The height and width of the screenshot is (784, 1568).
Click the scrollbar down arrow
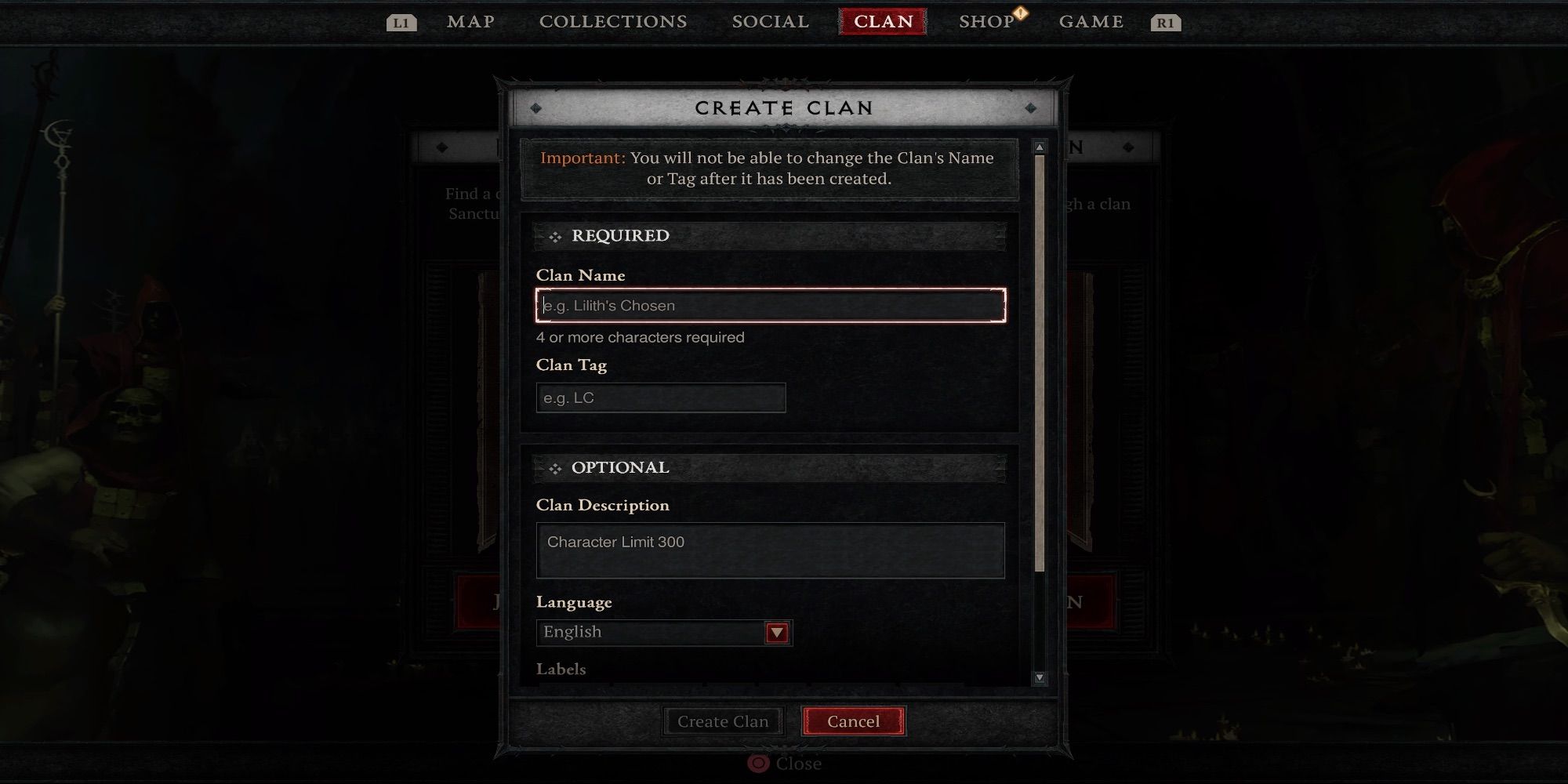[1040, 676]
